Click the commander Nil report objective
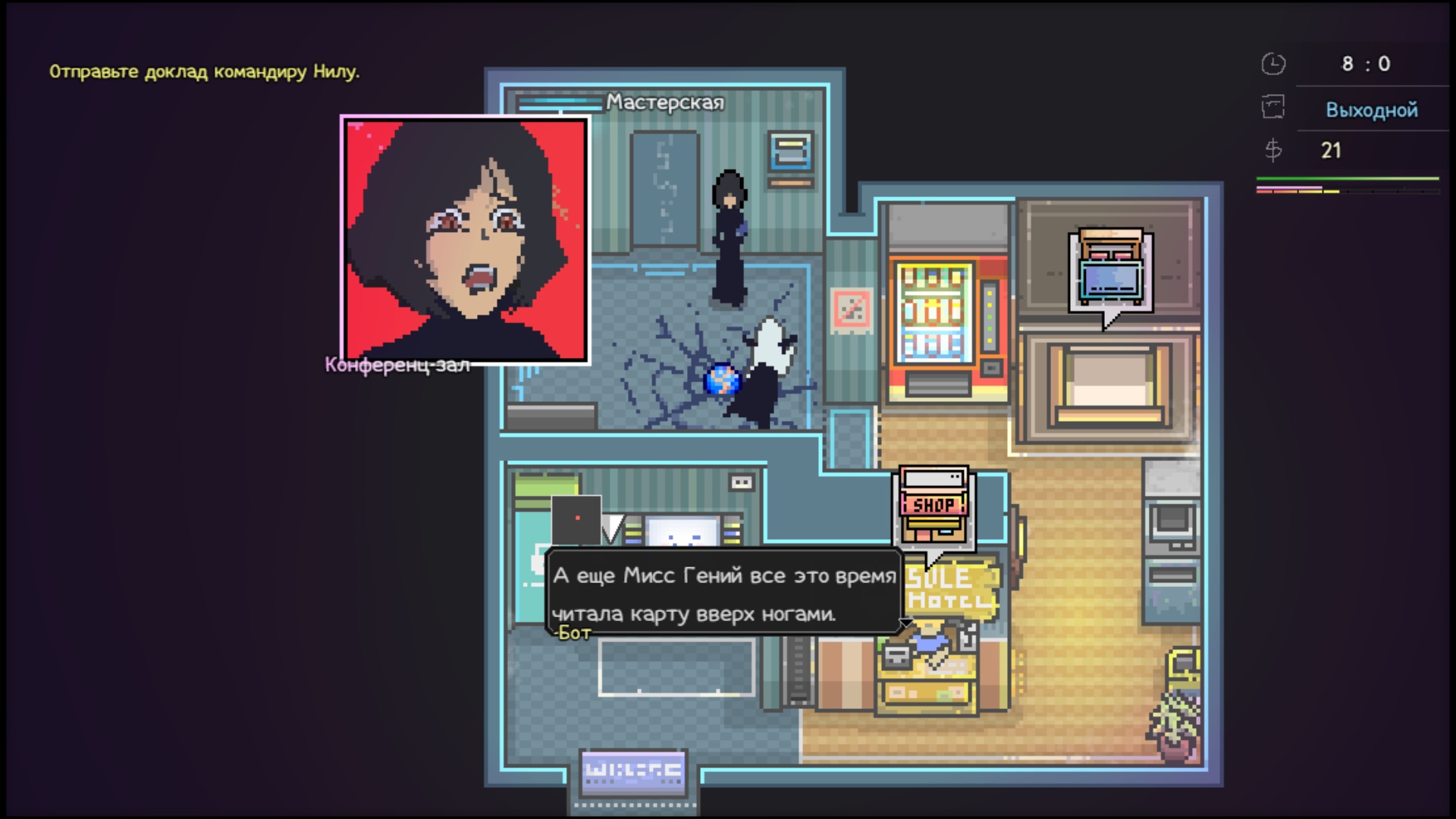 tap(204, 72)
